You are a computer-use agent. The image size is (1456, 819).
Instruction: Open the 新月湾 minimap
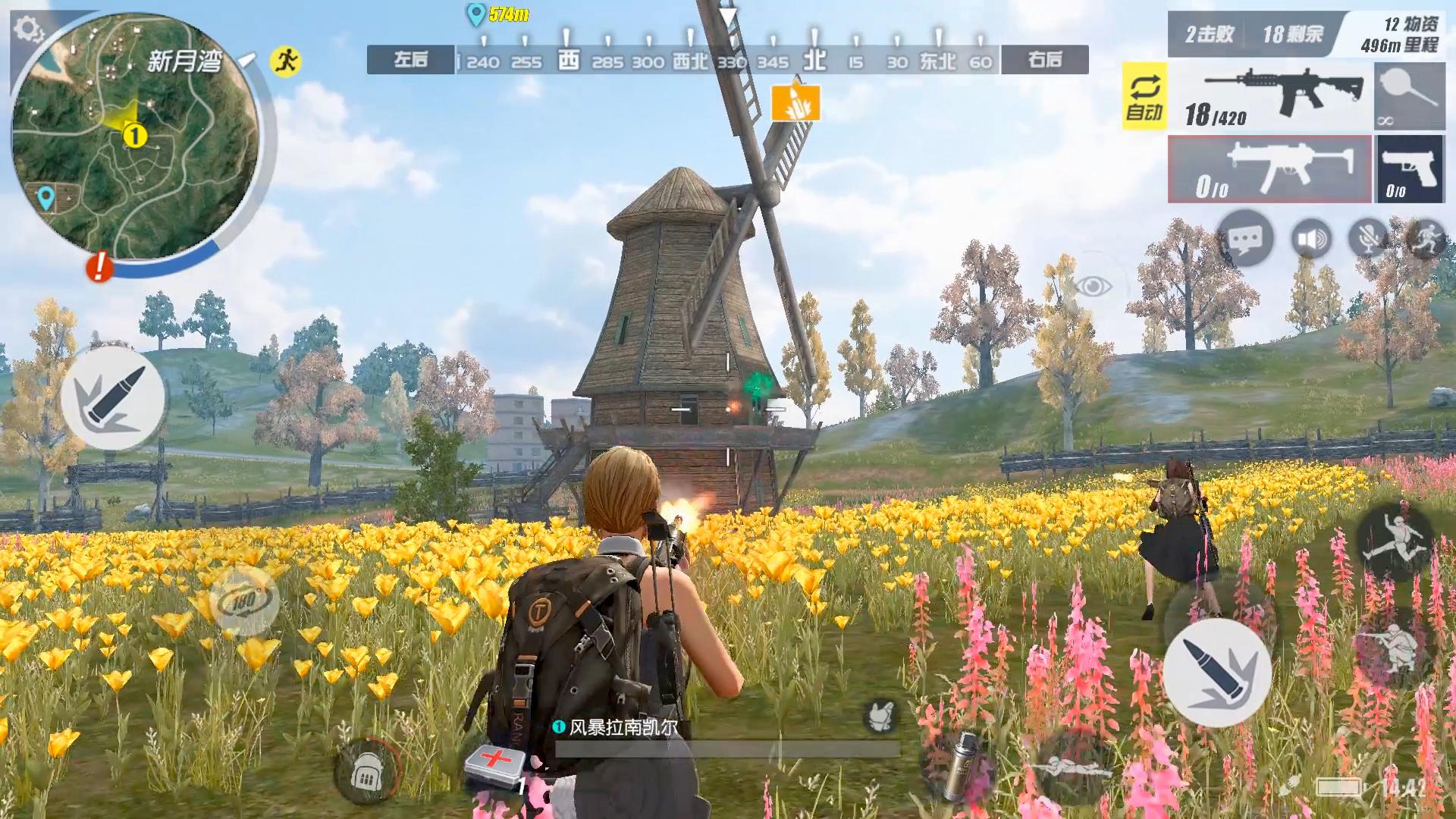pos(135,136)
